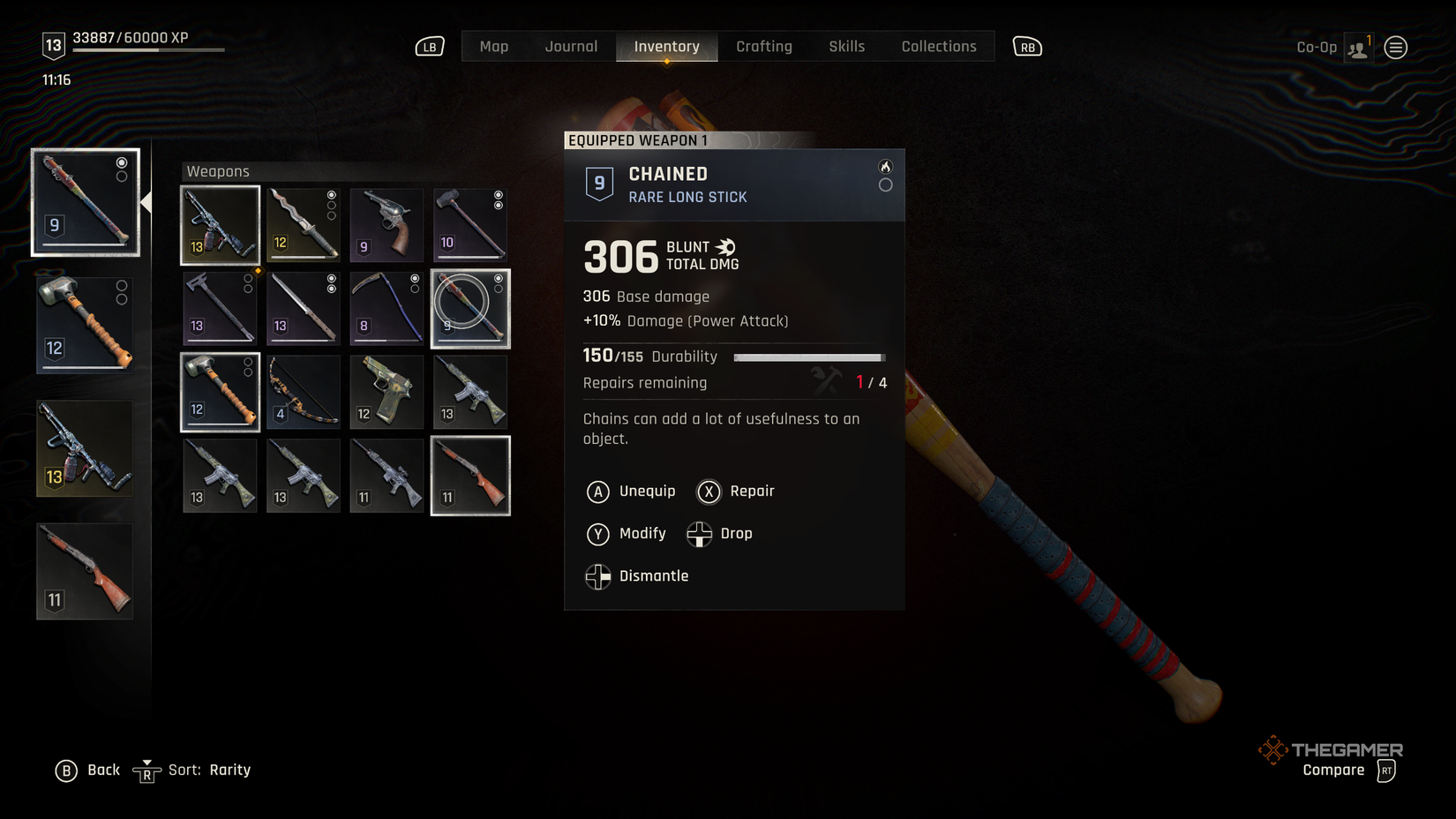Click Compare at the bottom right

tap(1333, 770)
